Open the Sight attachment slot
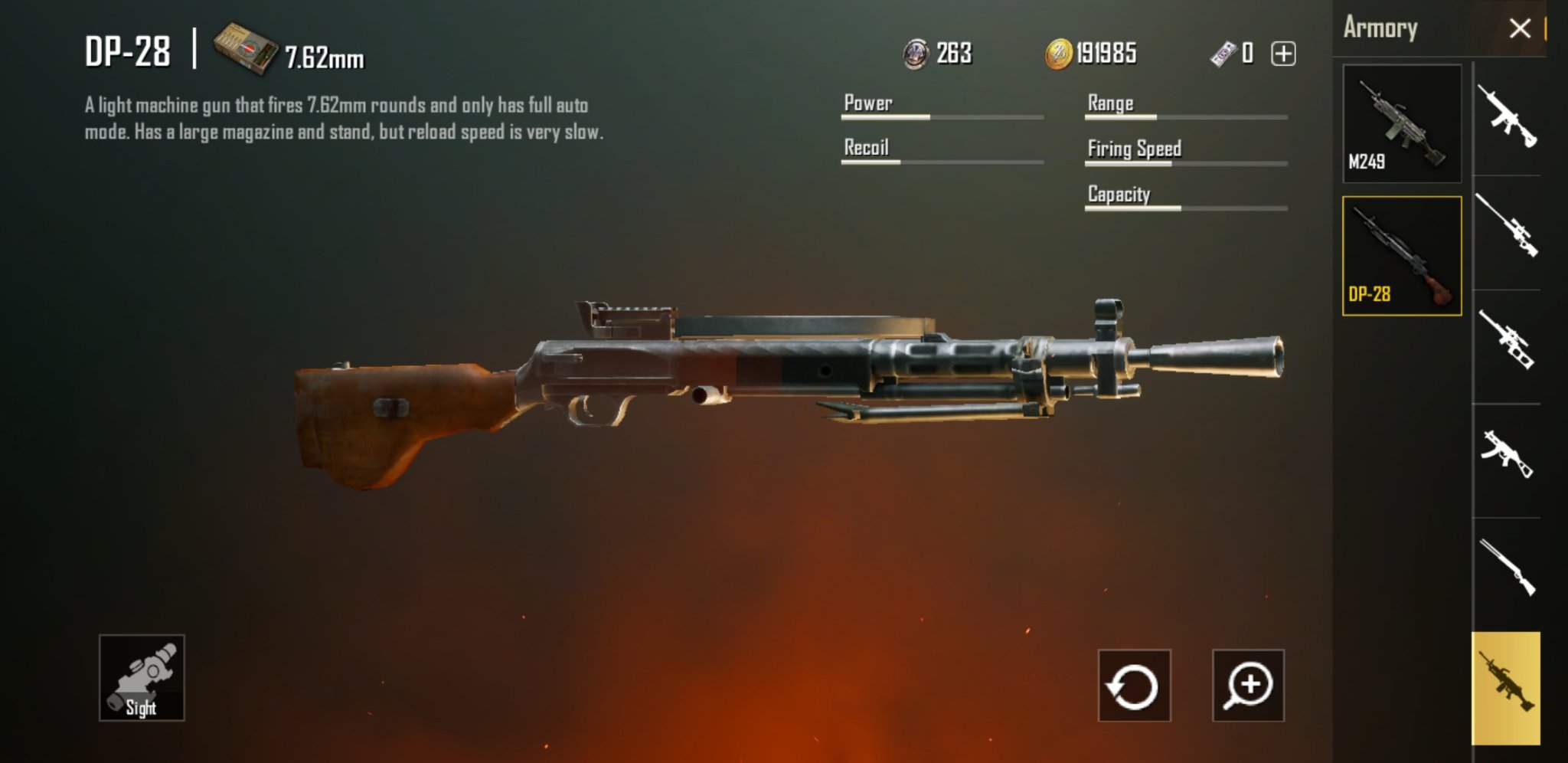 point(142,678)
